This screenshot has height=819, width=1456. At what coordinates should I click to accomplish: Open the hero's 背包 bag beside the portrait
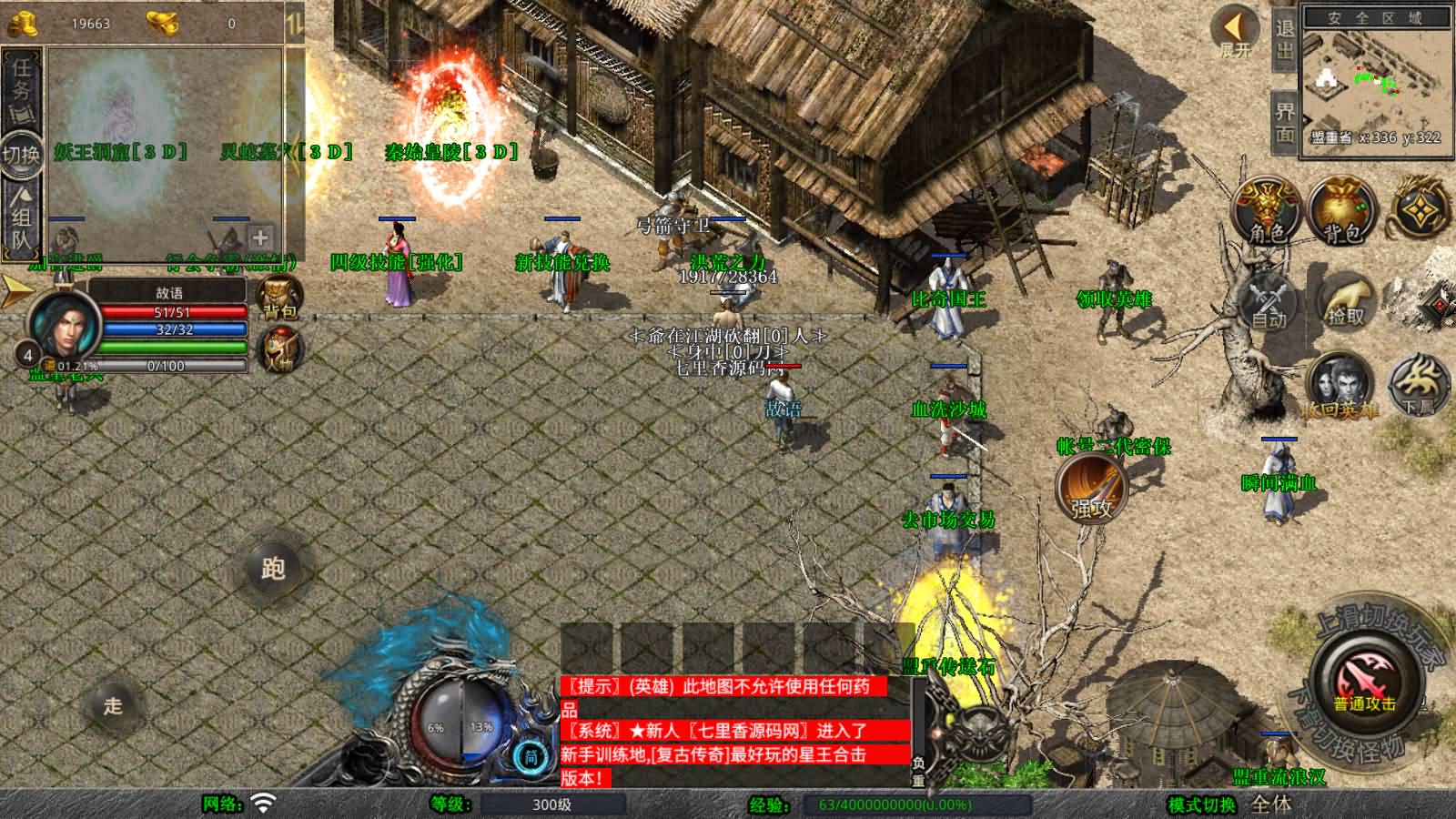[279, 298]
